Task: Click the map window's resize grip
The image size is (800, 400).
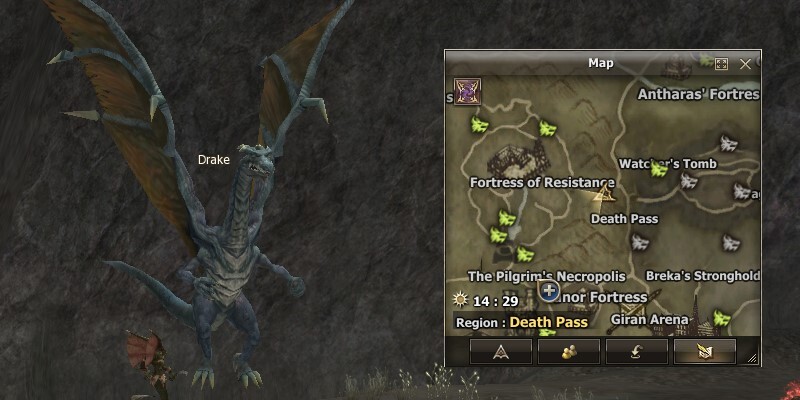Action: (x=752, y=357)
